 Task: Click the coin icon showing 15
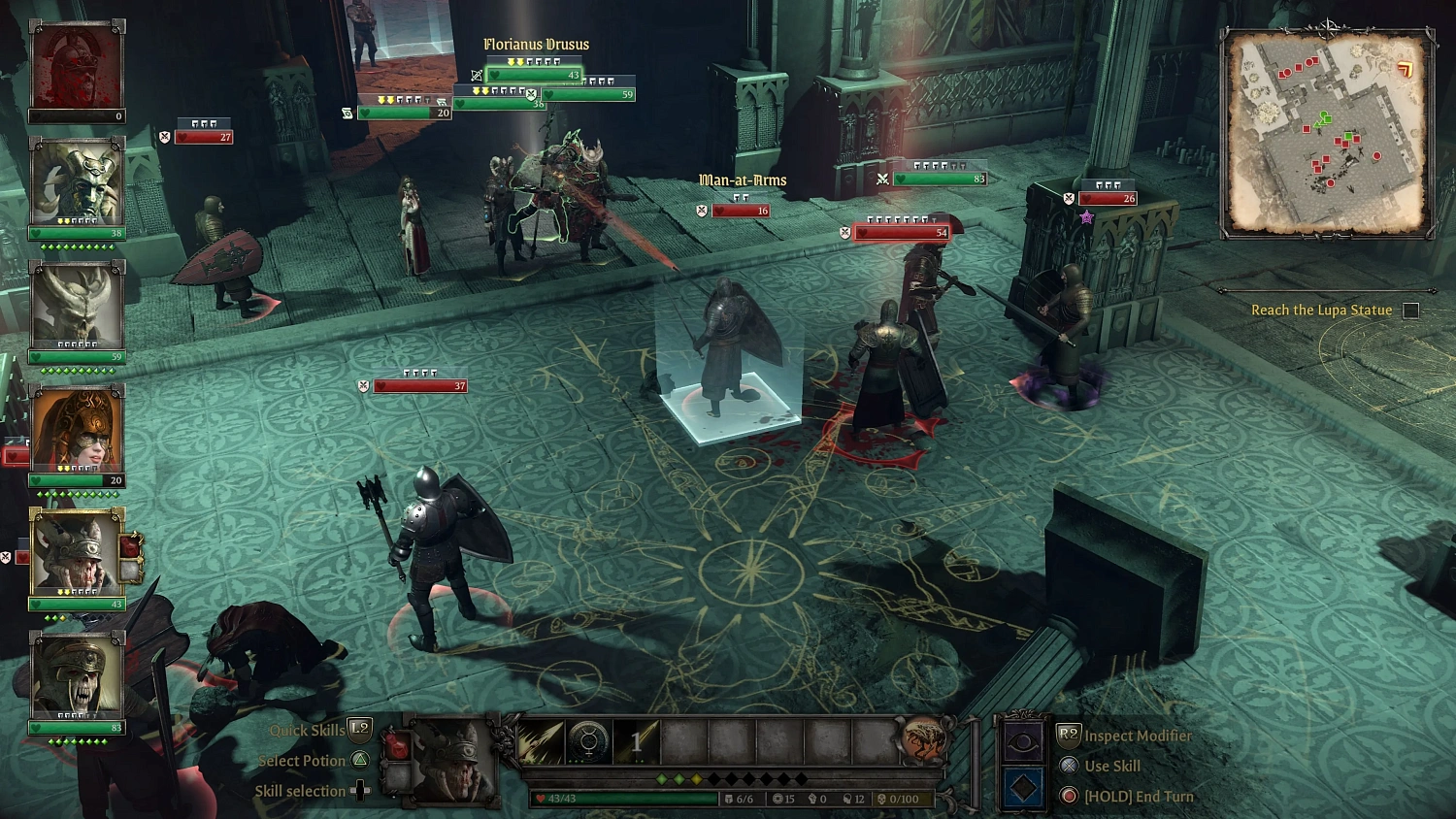pyautogui.click(x=777, y=798)
